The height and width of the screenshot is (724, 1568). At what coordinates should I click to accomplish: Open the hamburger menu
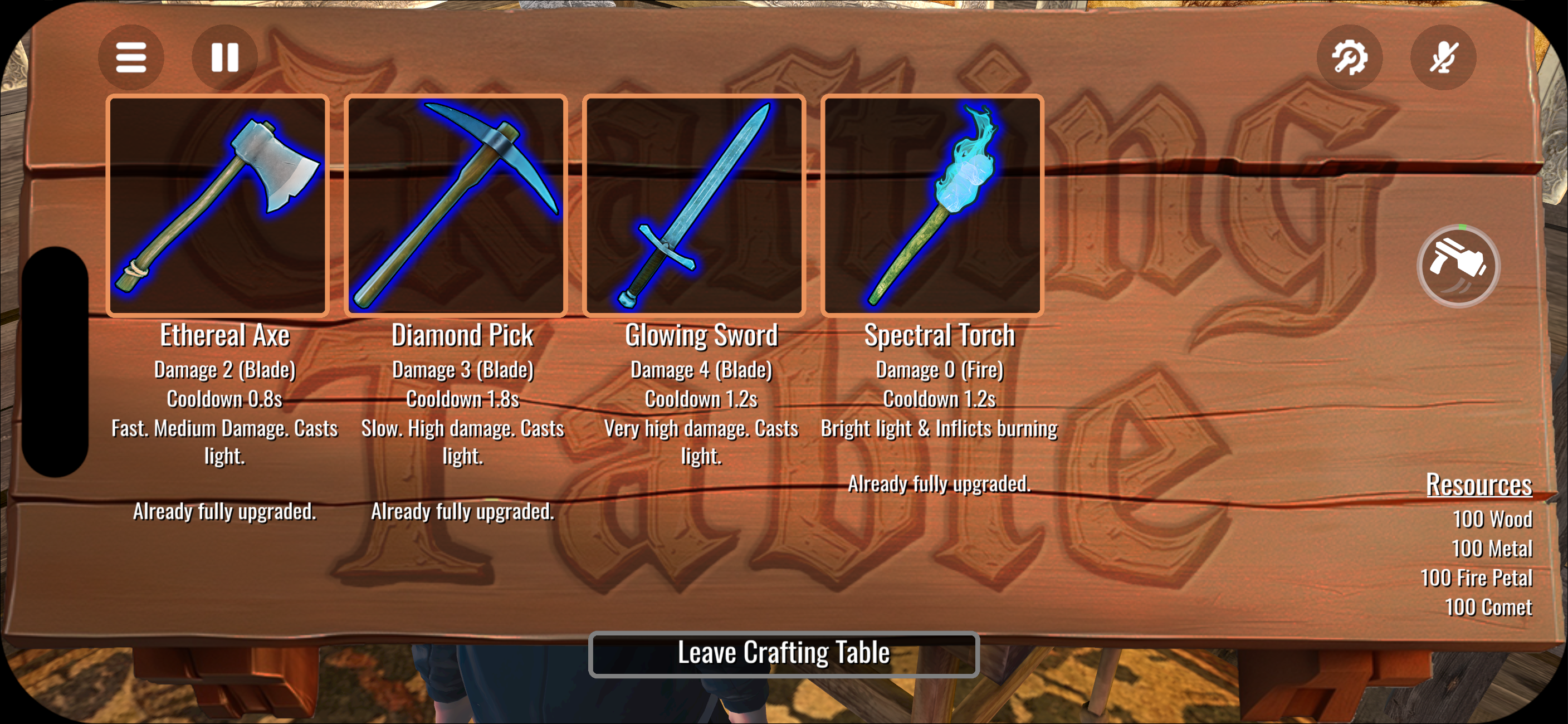click(x=131, y=58)
